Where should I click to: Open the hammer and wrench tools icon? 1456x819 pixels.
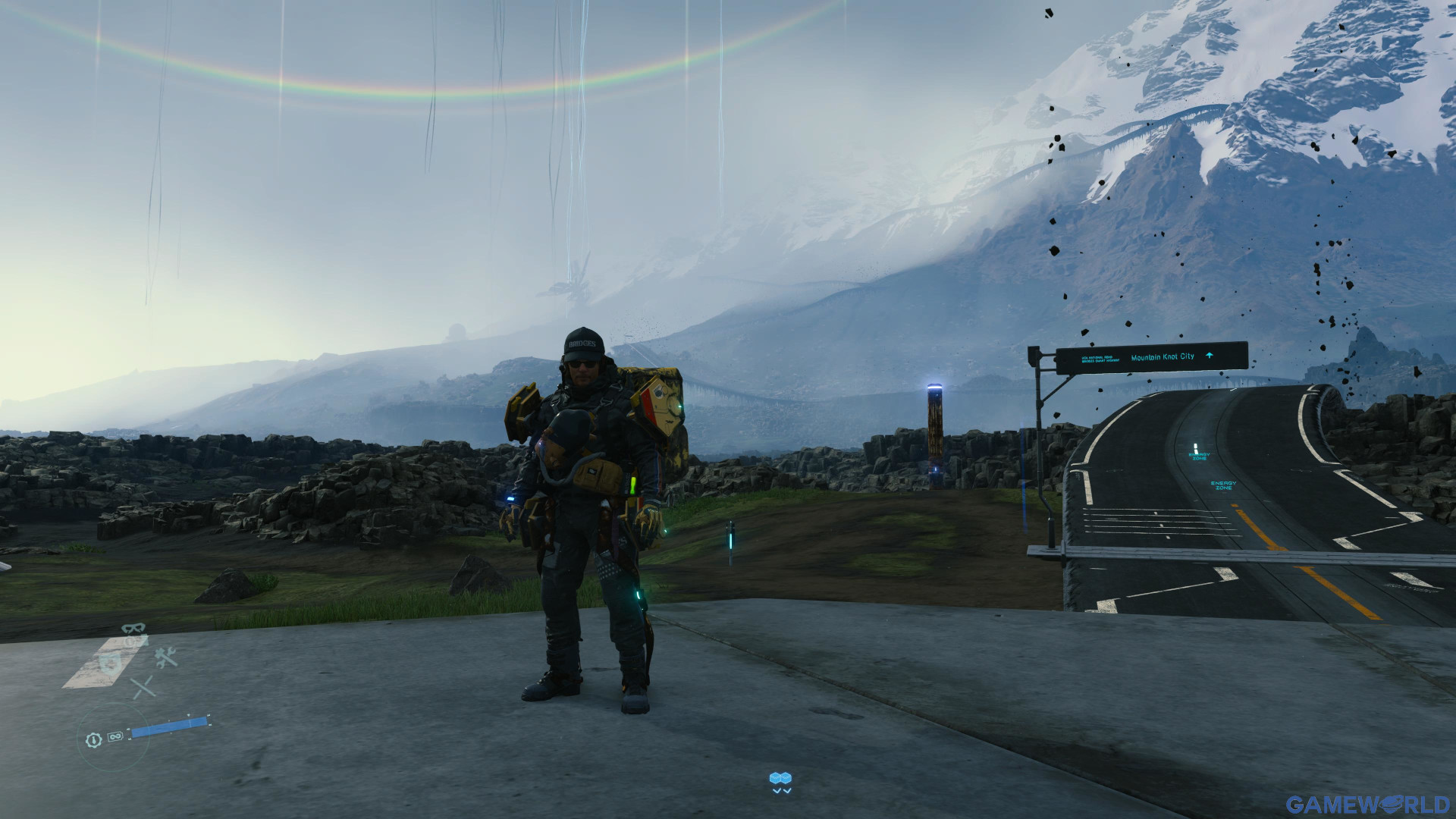[x=166, y=657]
